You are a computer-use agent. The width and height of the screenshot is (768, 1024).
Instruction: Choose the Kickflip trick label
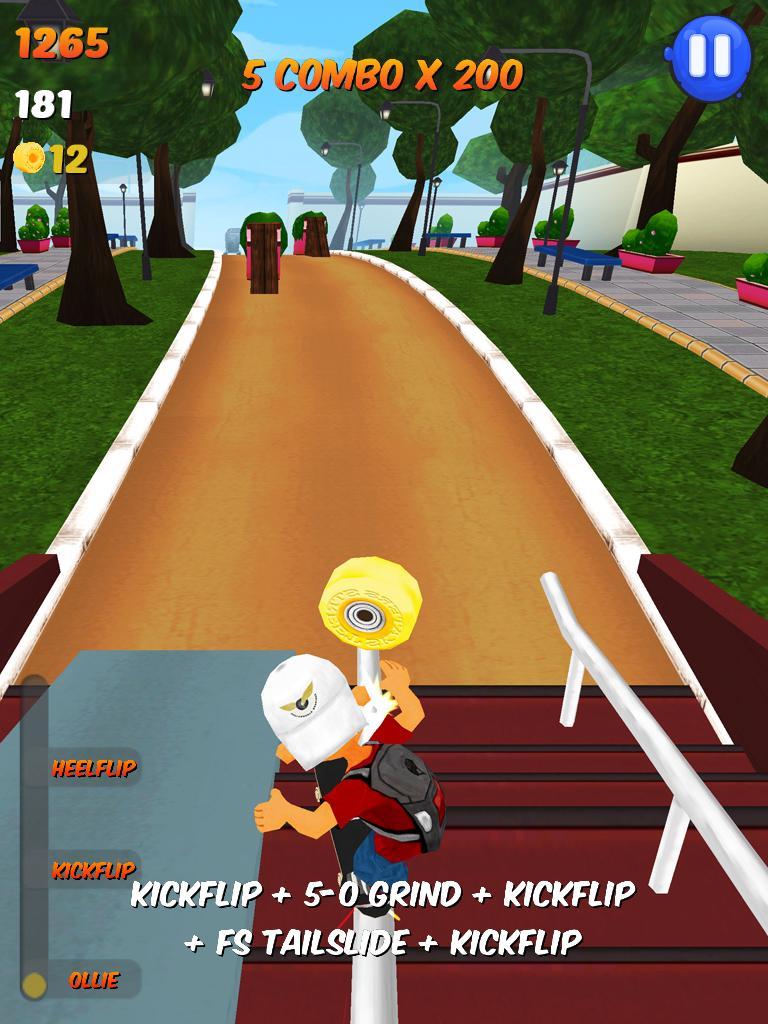tap(93, 869)
